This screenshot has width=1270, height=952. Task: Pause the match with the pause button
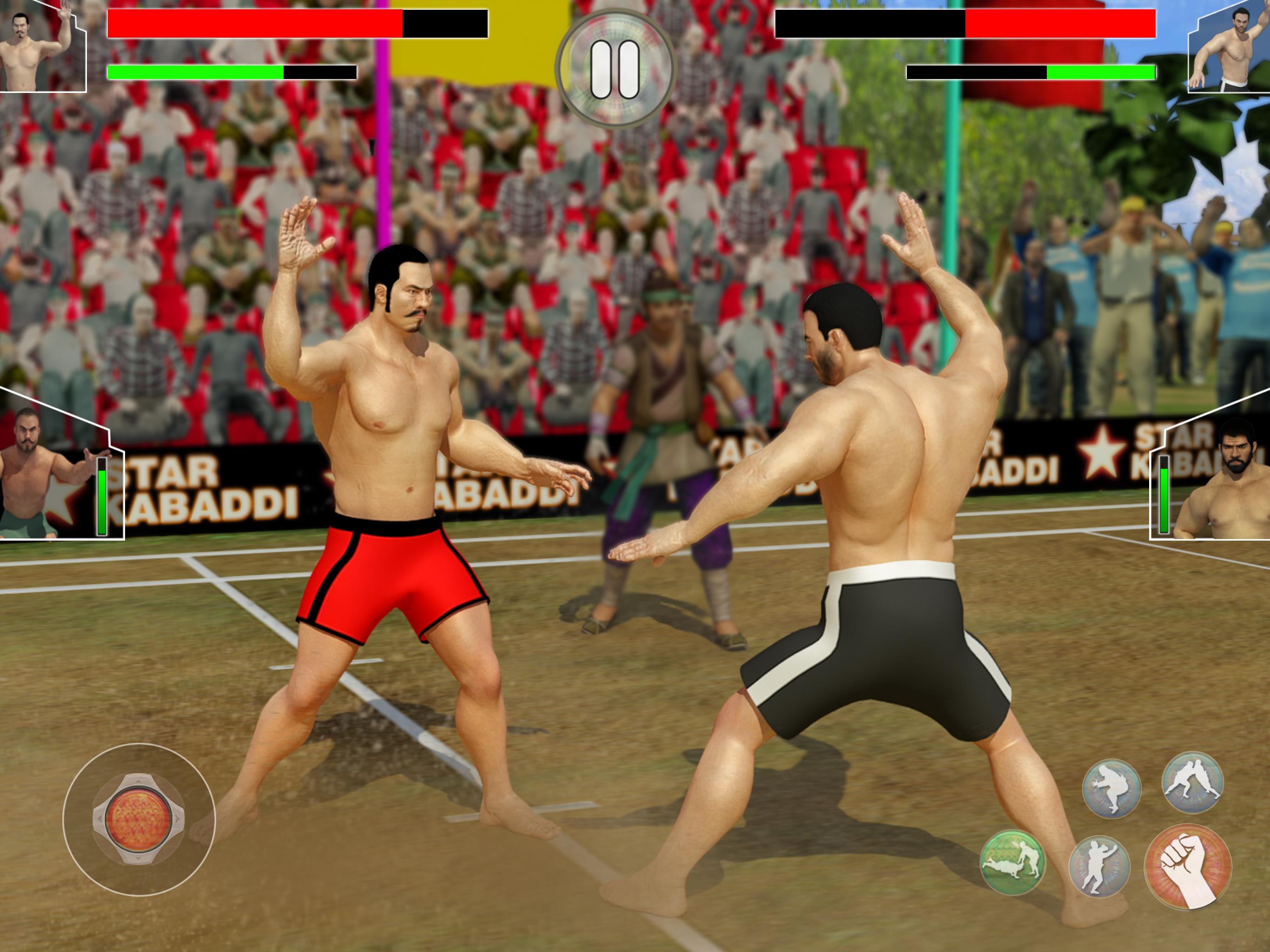click(615, 69)
